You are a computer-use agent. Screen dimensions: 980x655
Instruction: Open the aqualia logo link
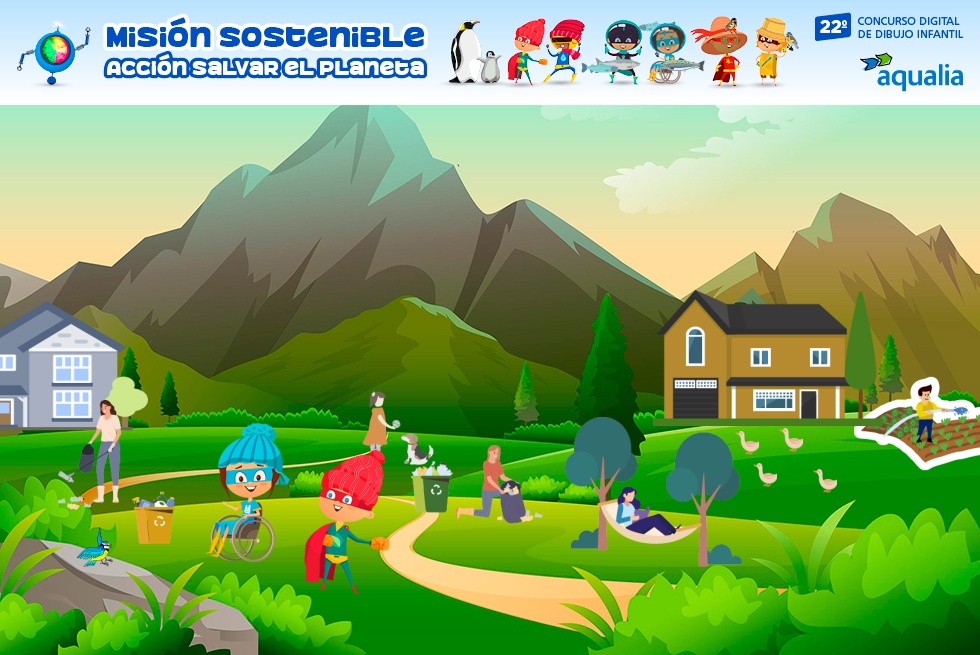point(911,70)
